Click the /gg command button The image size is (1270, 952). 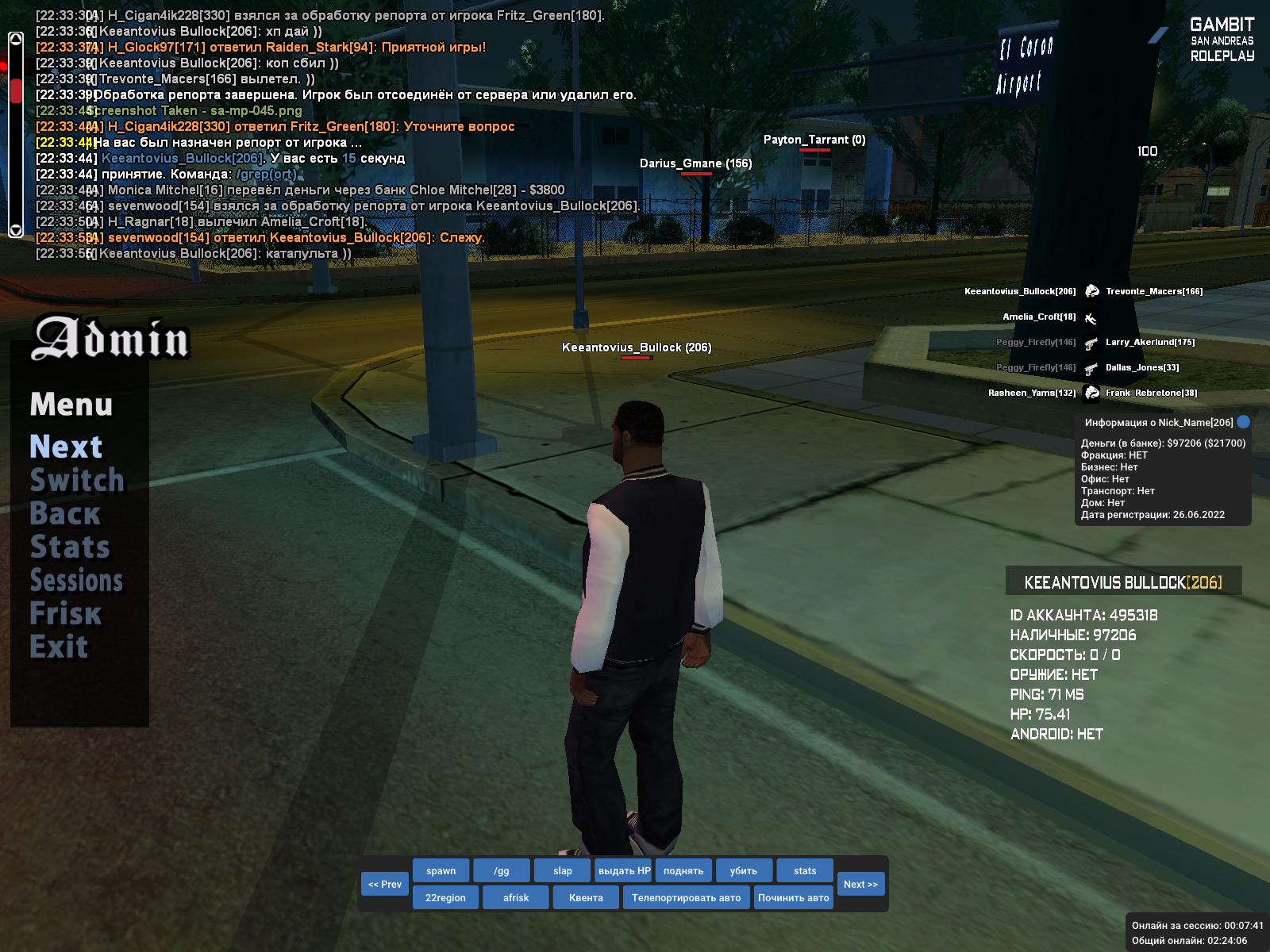pyautogui.click(x=502, y=871)
